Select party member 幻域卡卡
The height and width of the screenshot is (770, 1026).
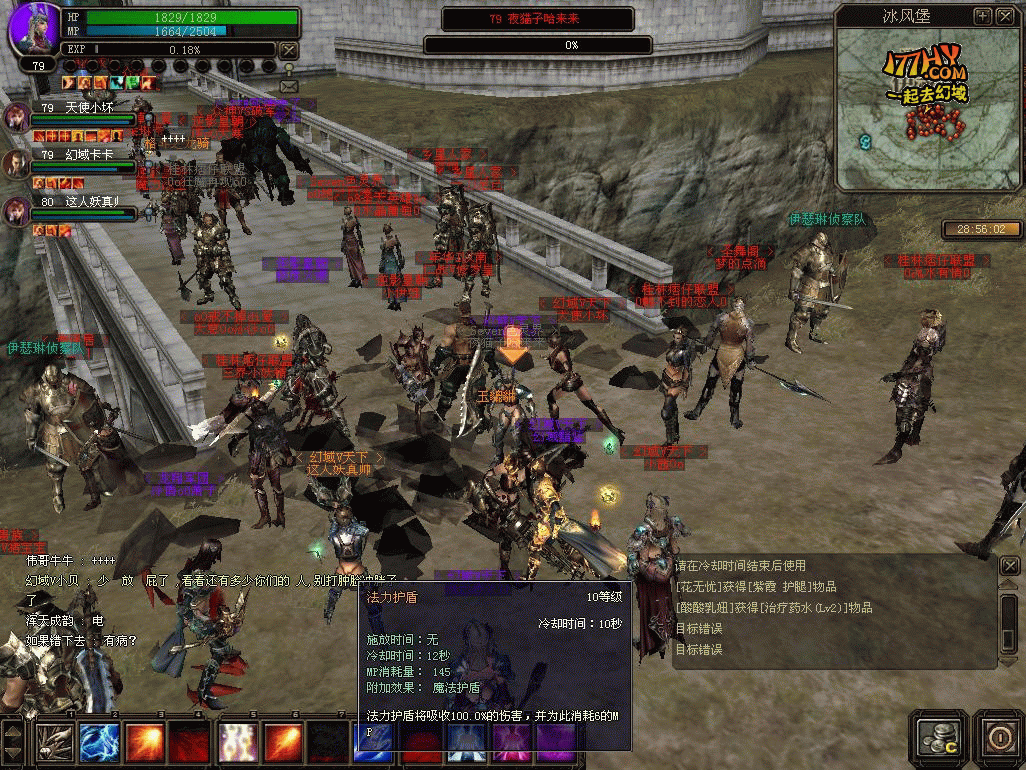click(x=17, y=163)
